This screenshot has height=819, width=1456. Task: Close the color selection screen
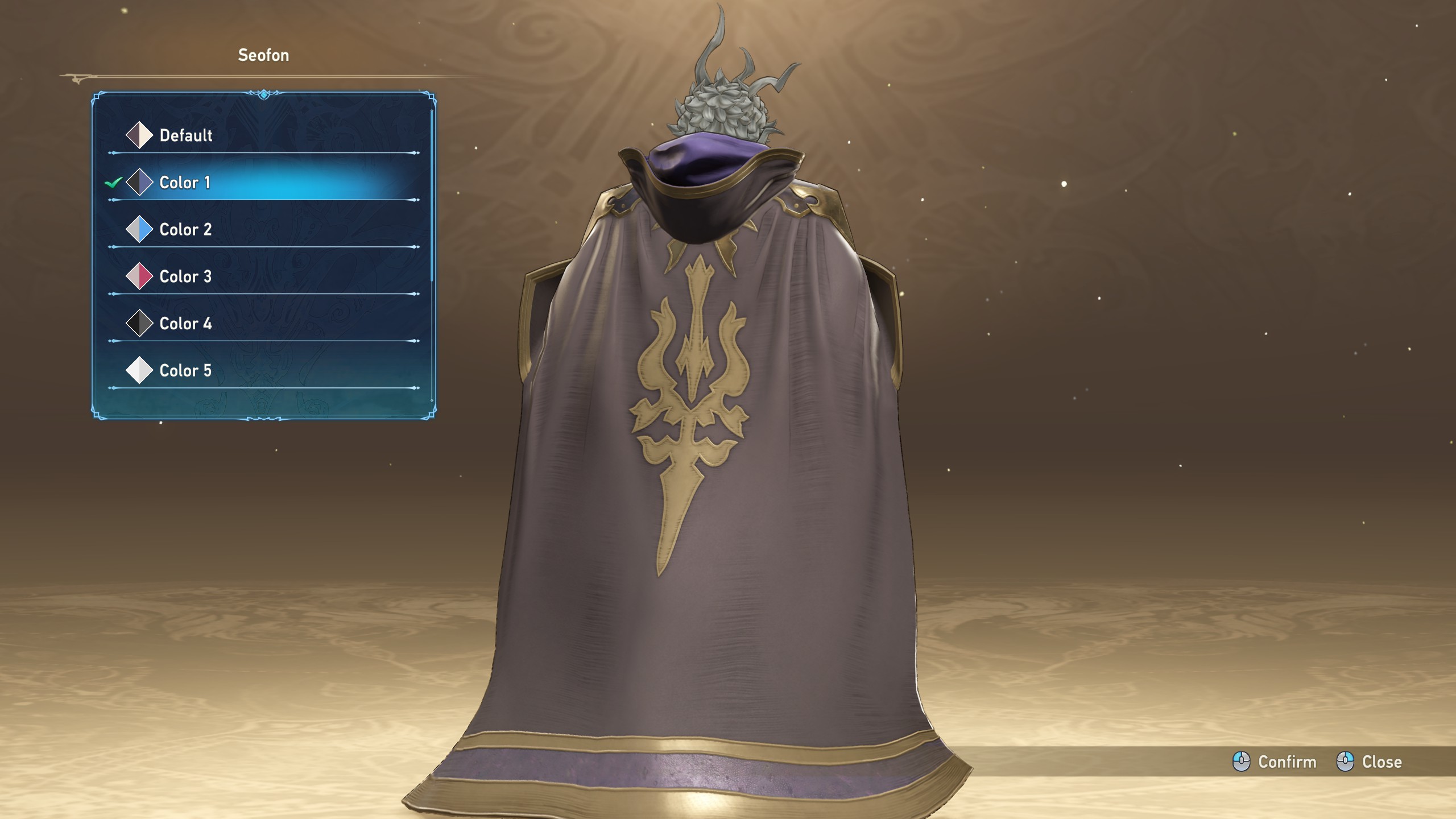(x=1369, y=762)
